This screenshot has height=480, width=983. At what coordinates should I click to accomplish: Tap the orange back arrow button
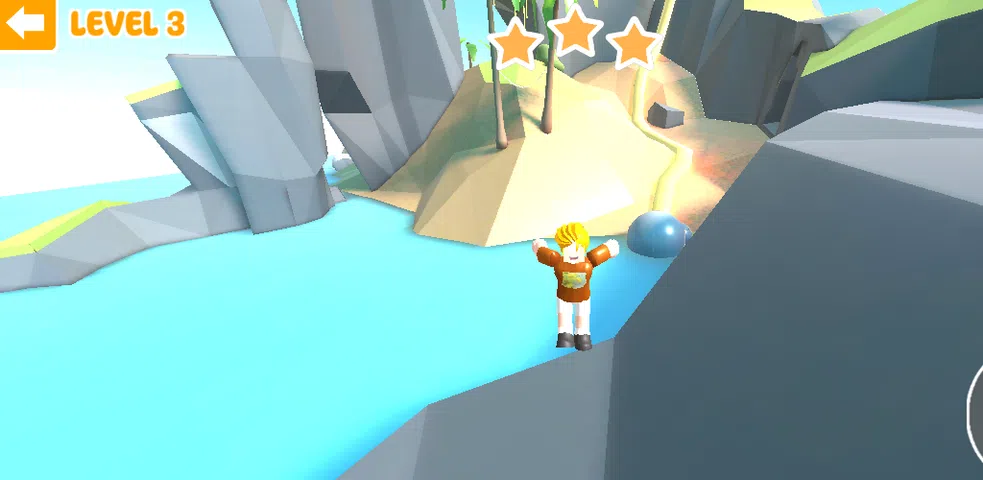[27, 24]
